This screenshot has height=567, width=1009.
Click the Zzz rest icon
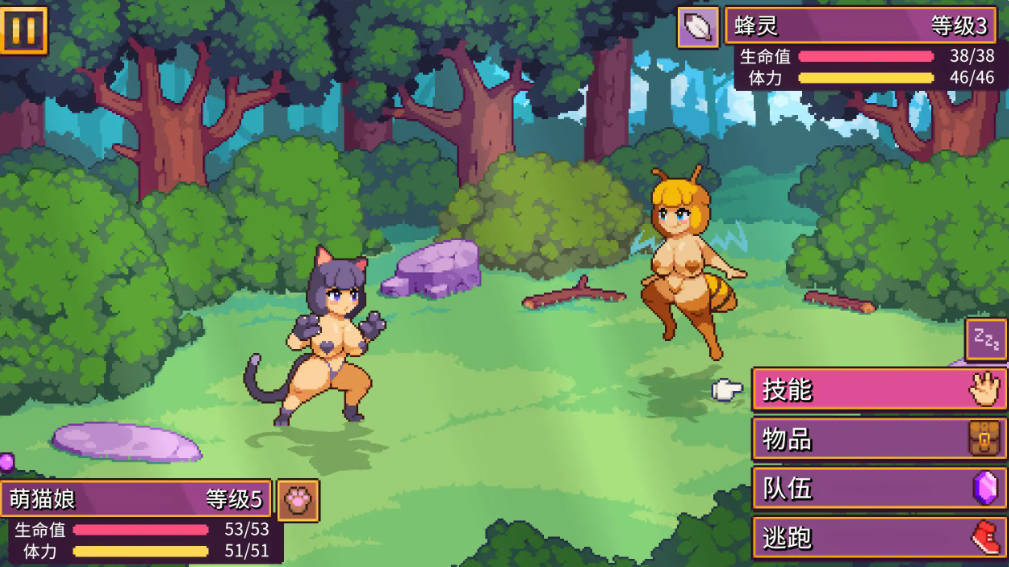[986, 339]
